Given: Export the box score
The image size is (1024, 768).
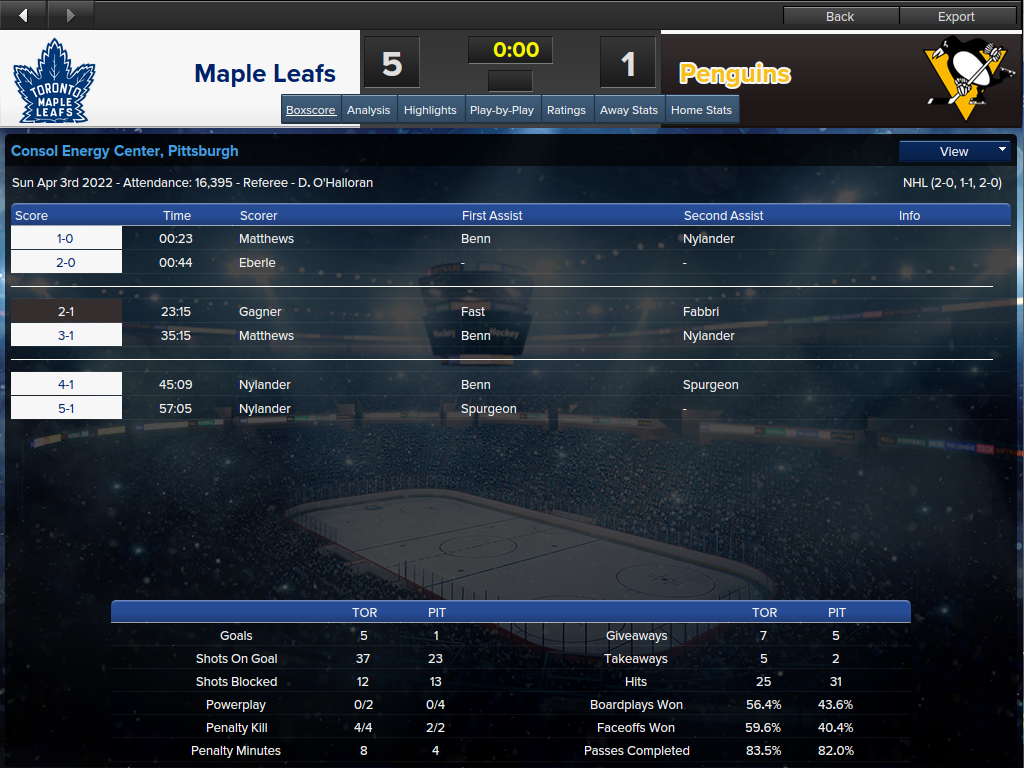Looking at the screenshot, I should [956, 16].
